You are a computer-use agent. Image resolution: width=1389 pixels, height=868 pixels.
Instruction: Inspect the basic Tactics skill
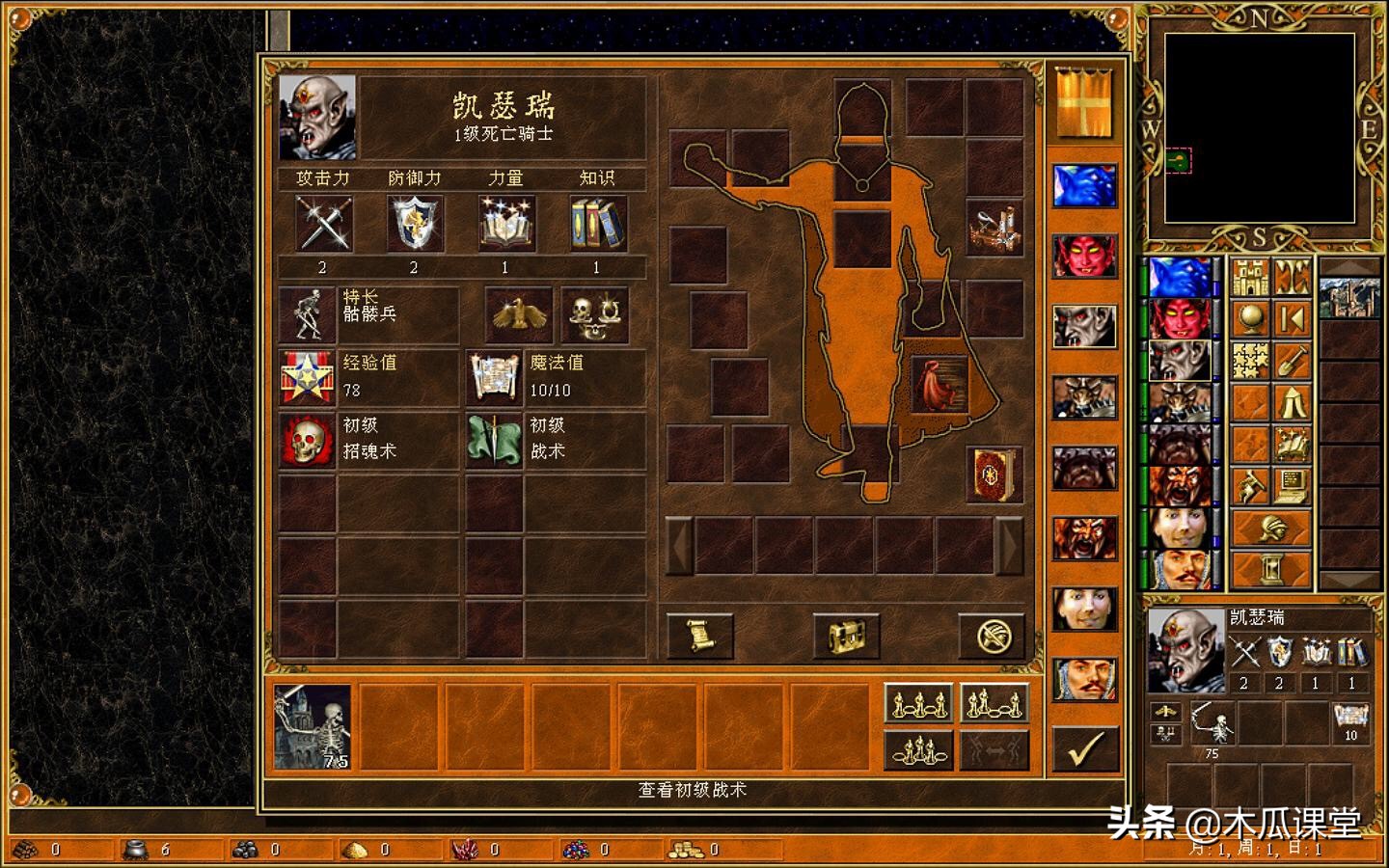pyautogui.click(x=494, y=440)
